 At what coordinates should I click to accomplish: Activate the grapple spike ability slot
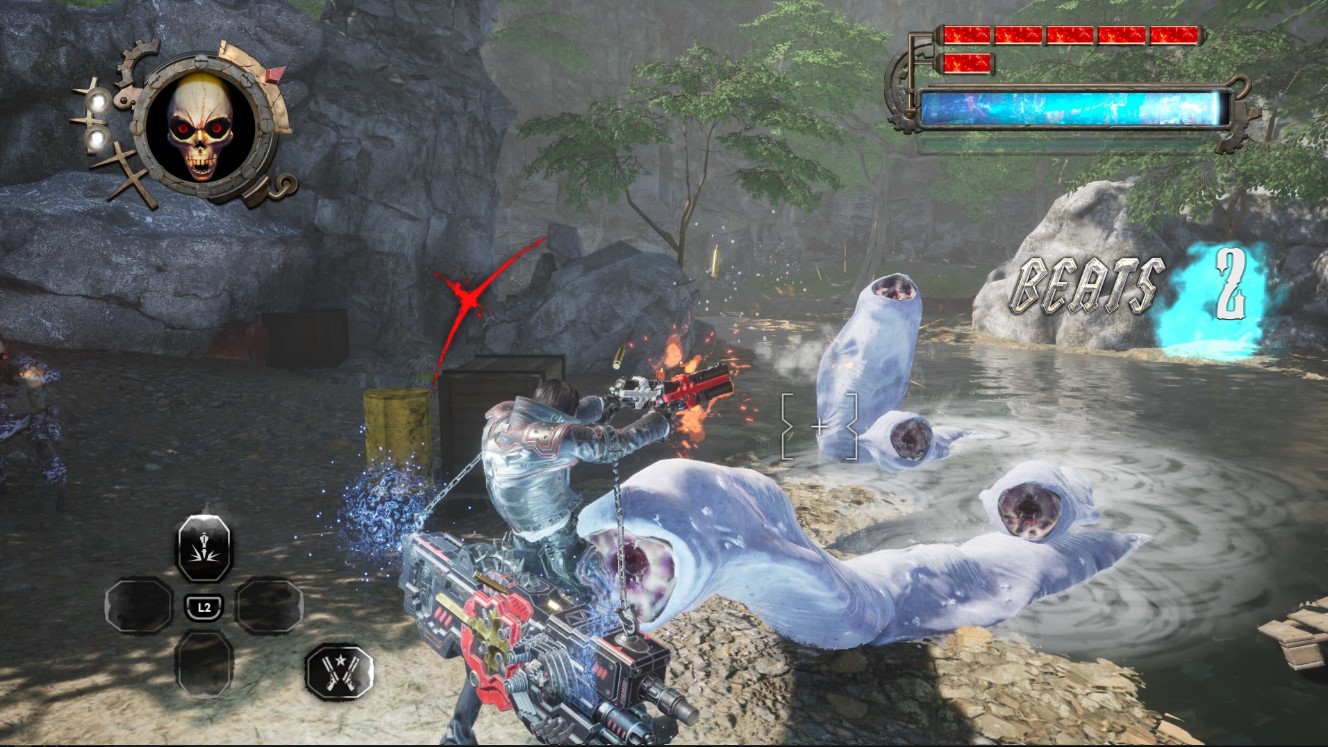click(204, 547)
